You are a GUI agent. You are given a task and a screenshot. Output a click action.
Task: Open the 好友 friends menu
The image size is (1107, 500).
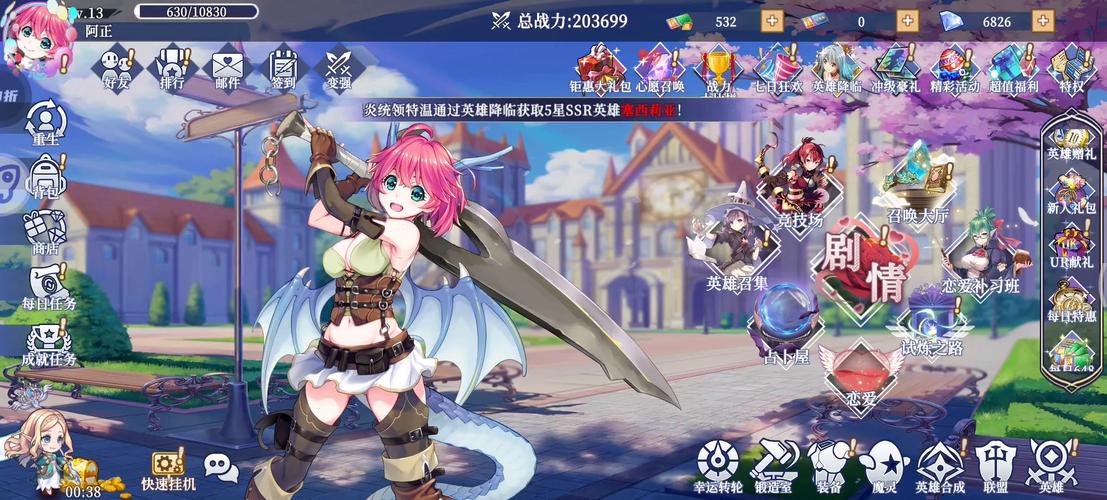tap(117, 68)
